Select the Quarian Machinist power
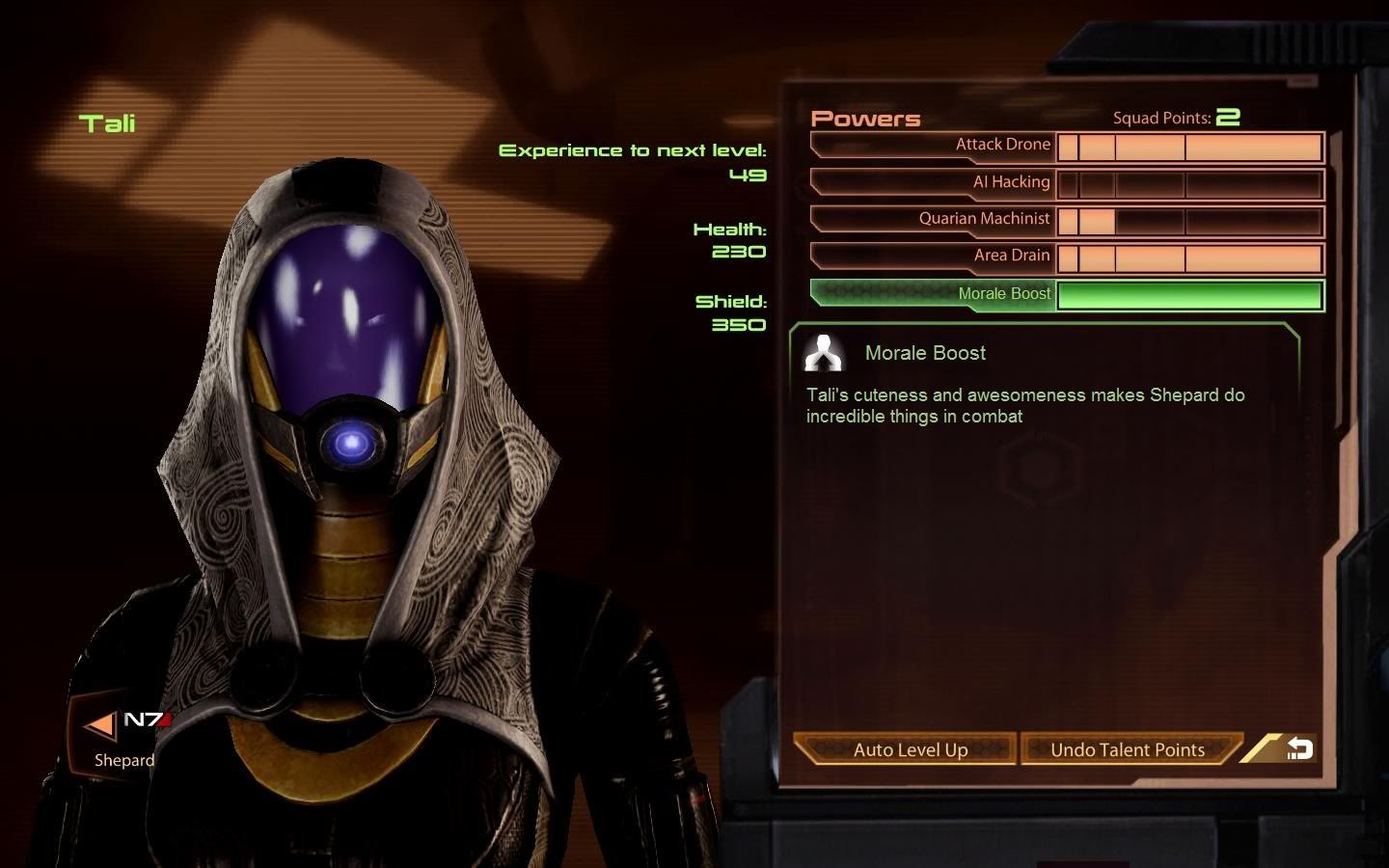 [x=984, y=219]
